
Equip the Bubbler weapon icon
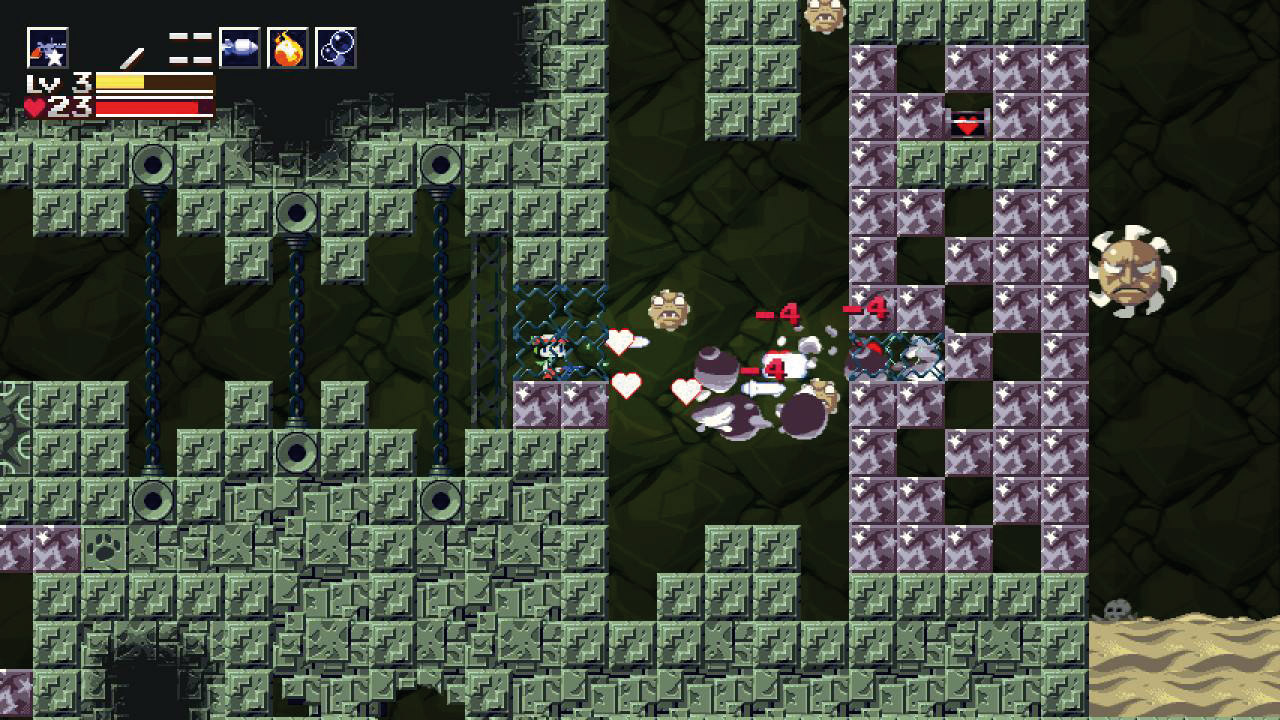[x=336, y=48]
